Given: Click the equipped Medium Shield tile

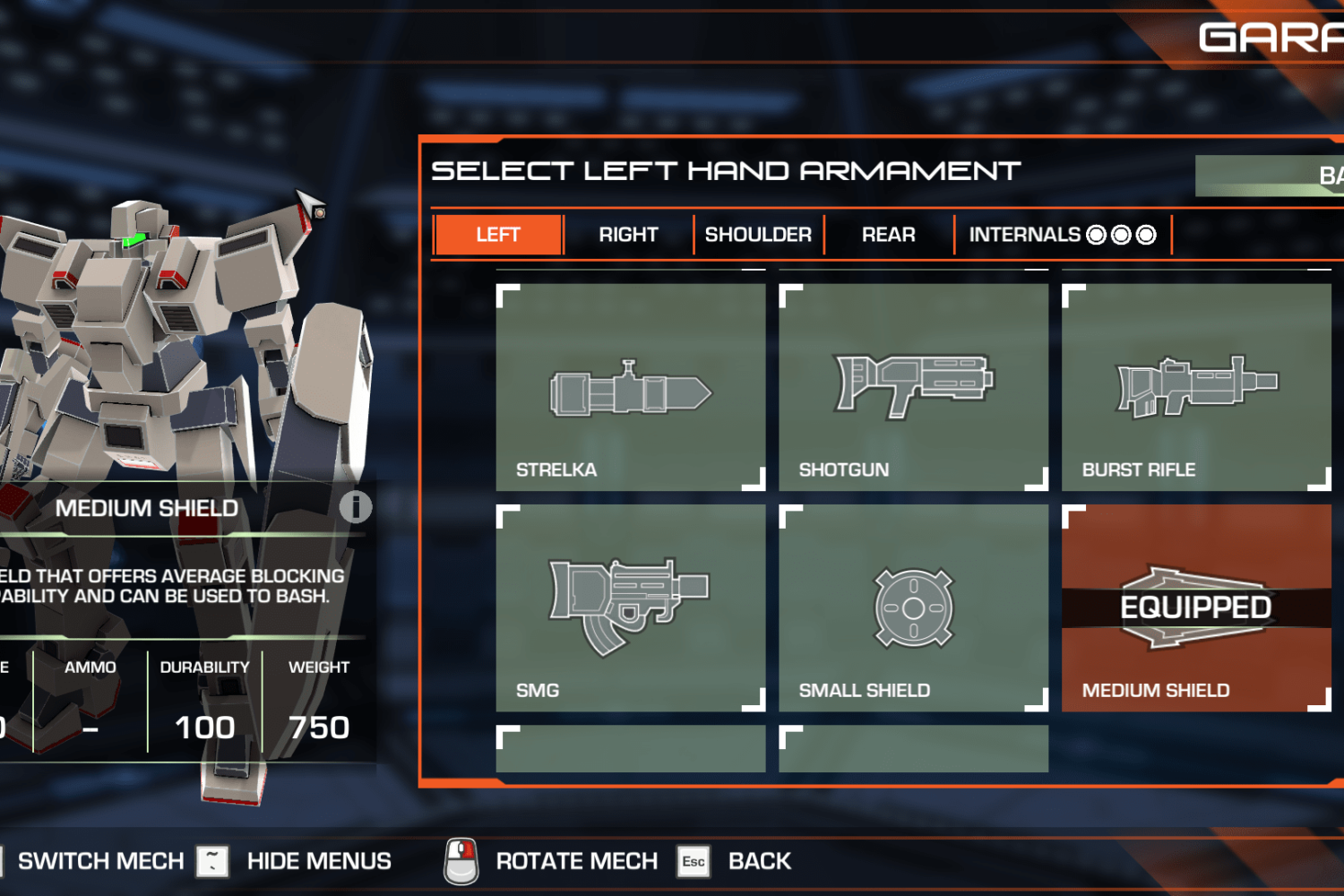Looking at the screenshot, I should click(x=1196, y=607).
